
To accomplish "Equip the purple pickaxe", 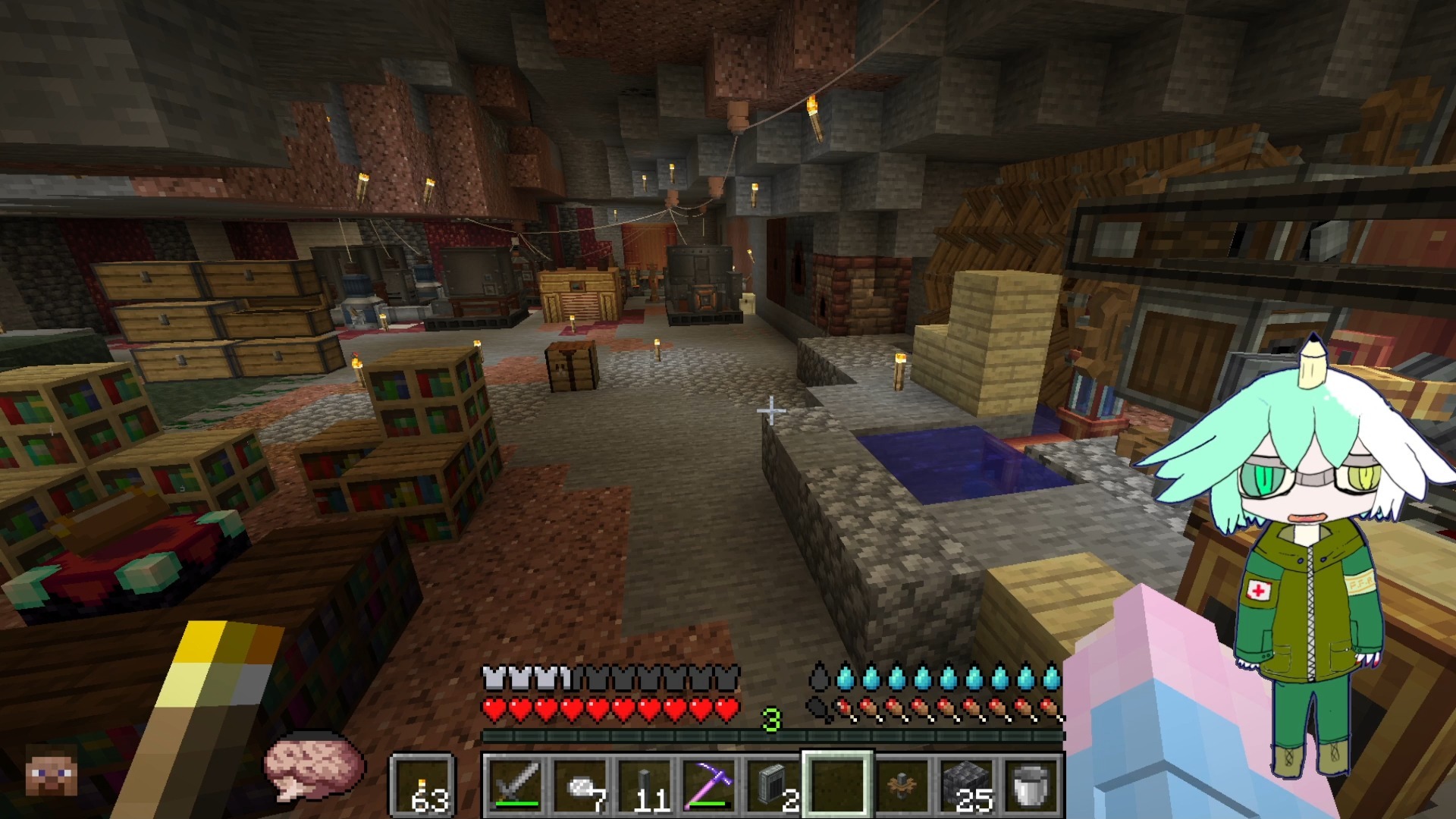I will pos(710,784).
